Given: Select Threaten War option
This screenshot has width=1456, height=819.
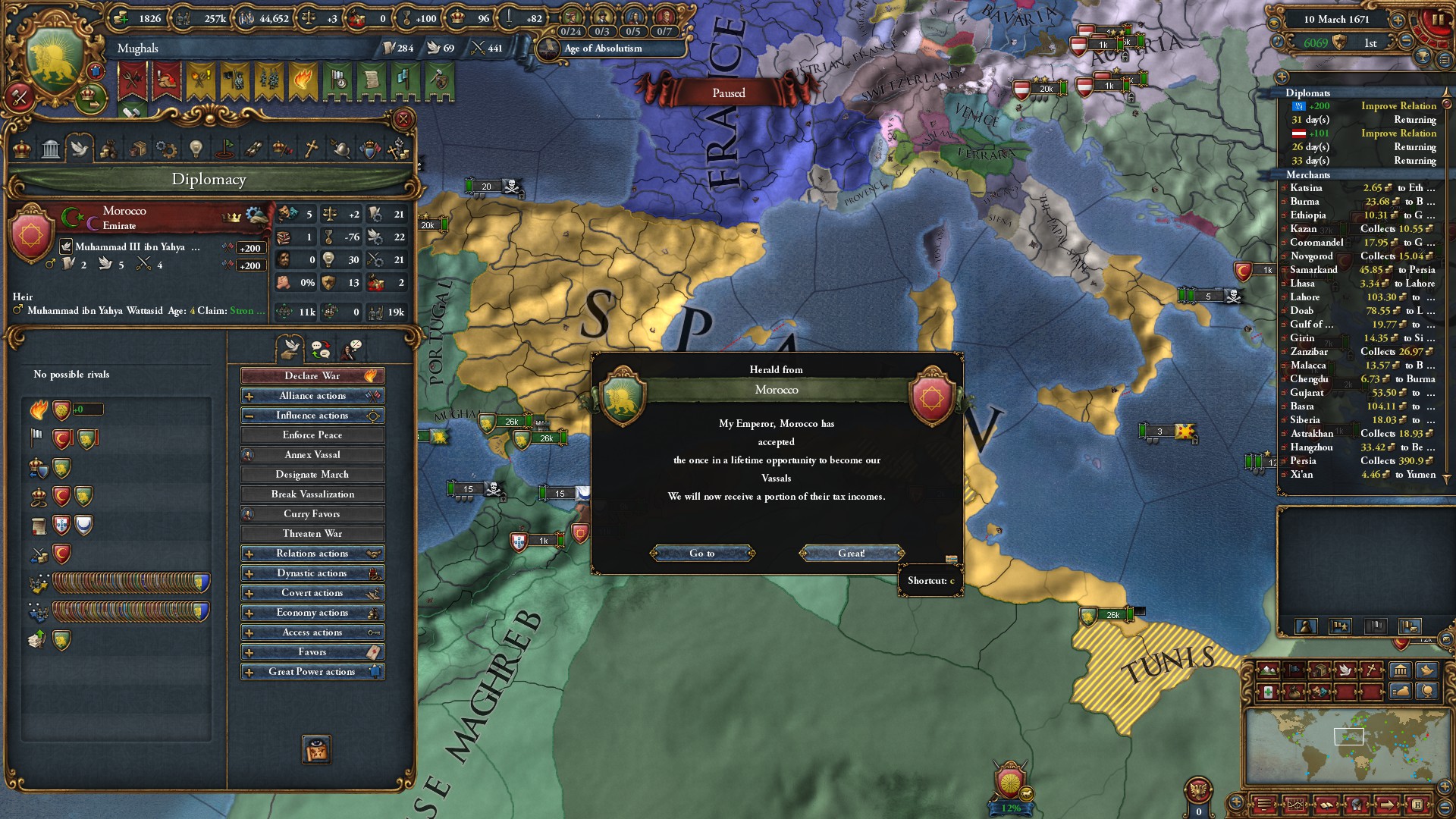Looking at the screenshot, I should (312, 534).
